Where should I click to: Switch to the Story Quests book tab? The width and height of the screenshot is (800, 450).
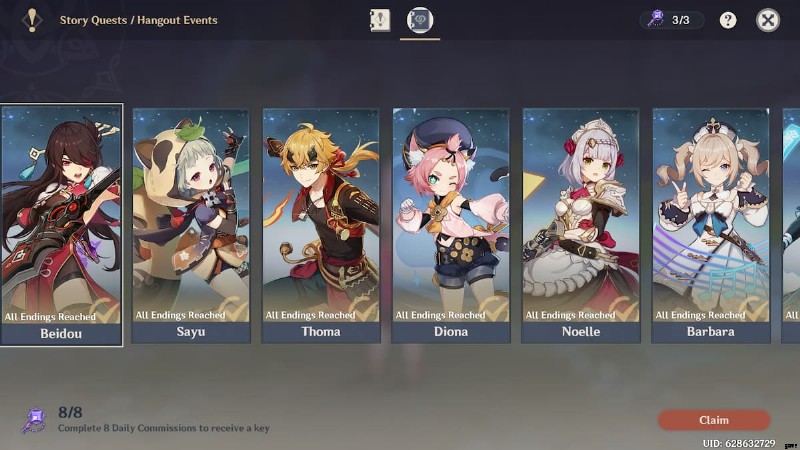380,20
